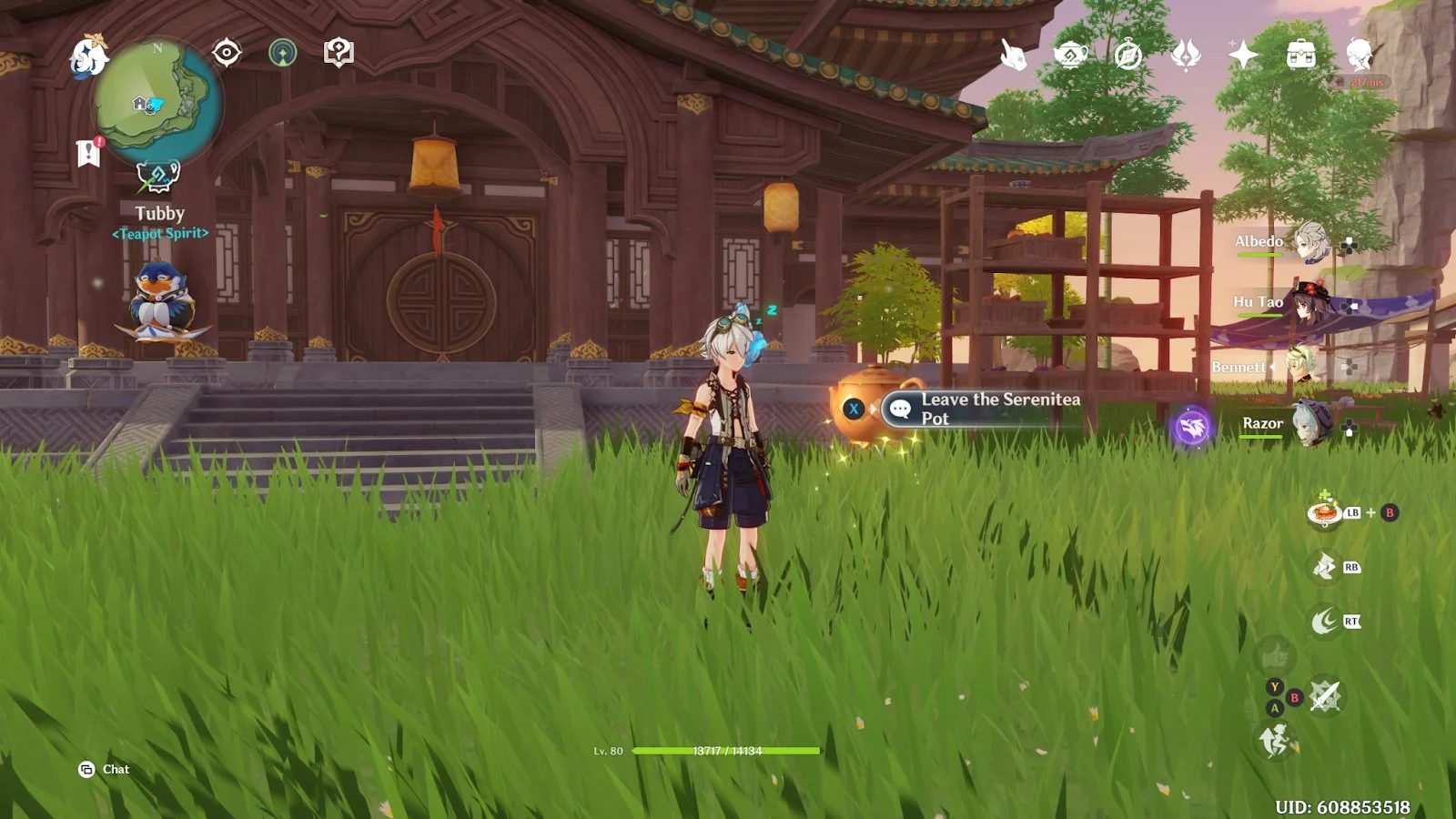Open the Chat box
Image resolution: width=1456 pixels, height=819 pixels.
point(105,770)
